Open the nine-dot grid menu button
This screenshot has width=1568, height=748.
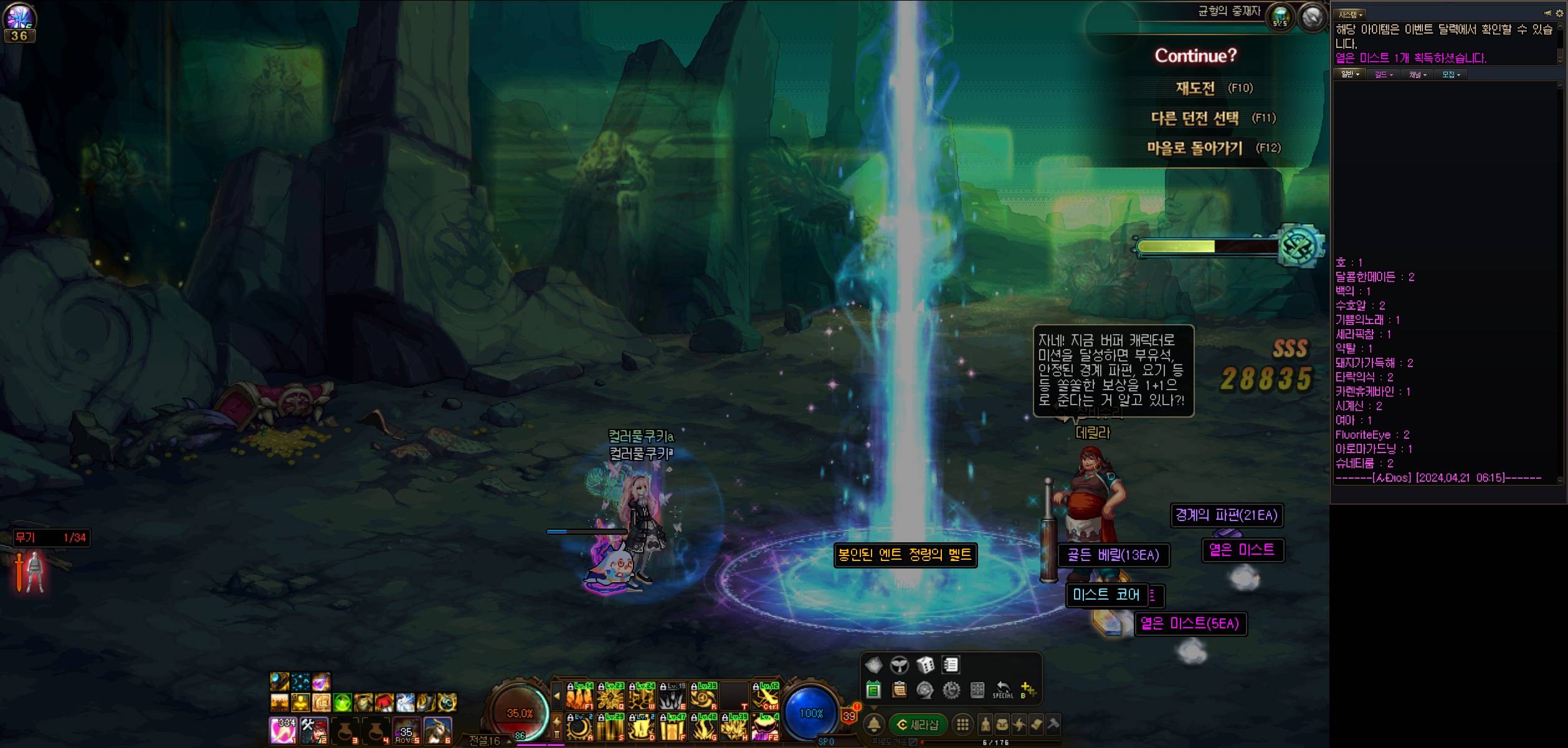tap(962, 725)
